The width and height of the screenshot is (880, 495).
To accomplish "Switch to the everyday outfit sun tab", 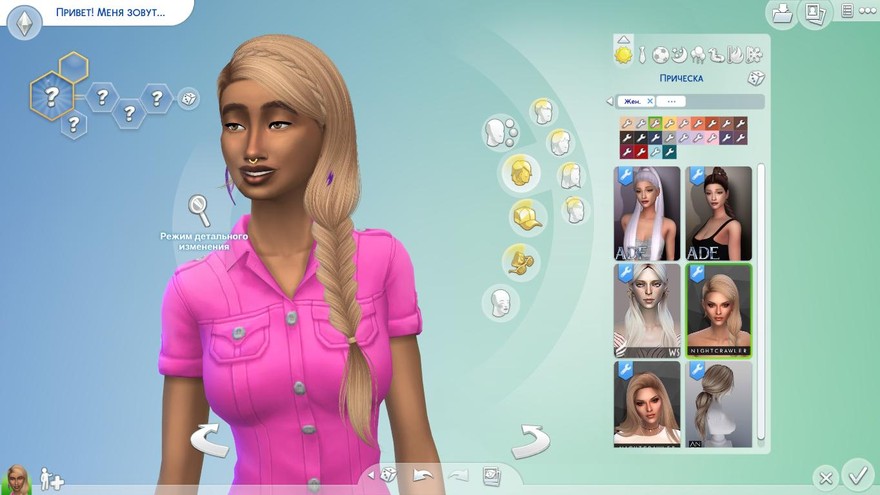I will click(624, 54).
